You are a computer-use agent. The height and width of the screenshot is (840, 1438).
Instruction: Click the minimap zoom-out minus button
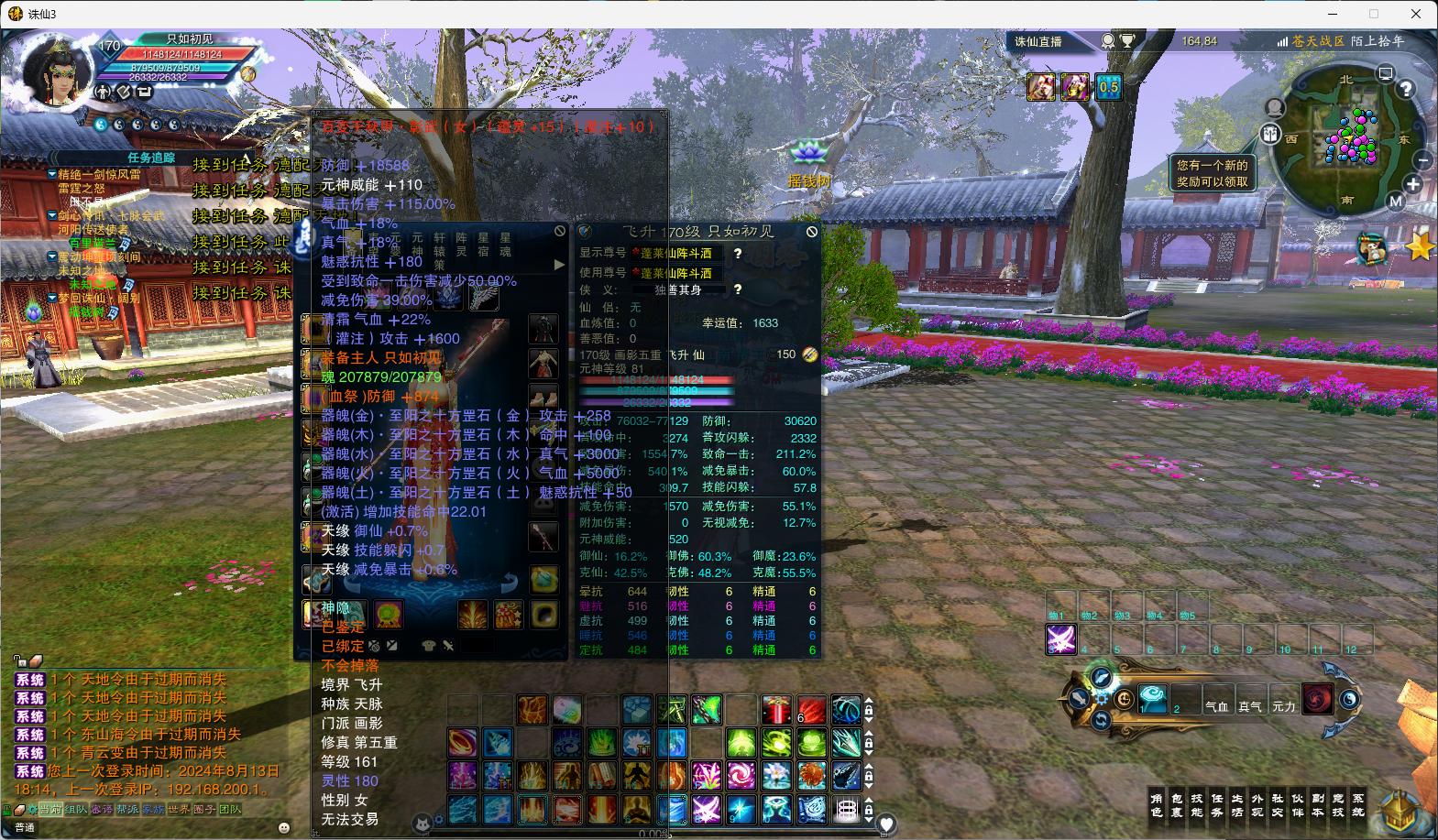click(1422, 160)
